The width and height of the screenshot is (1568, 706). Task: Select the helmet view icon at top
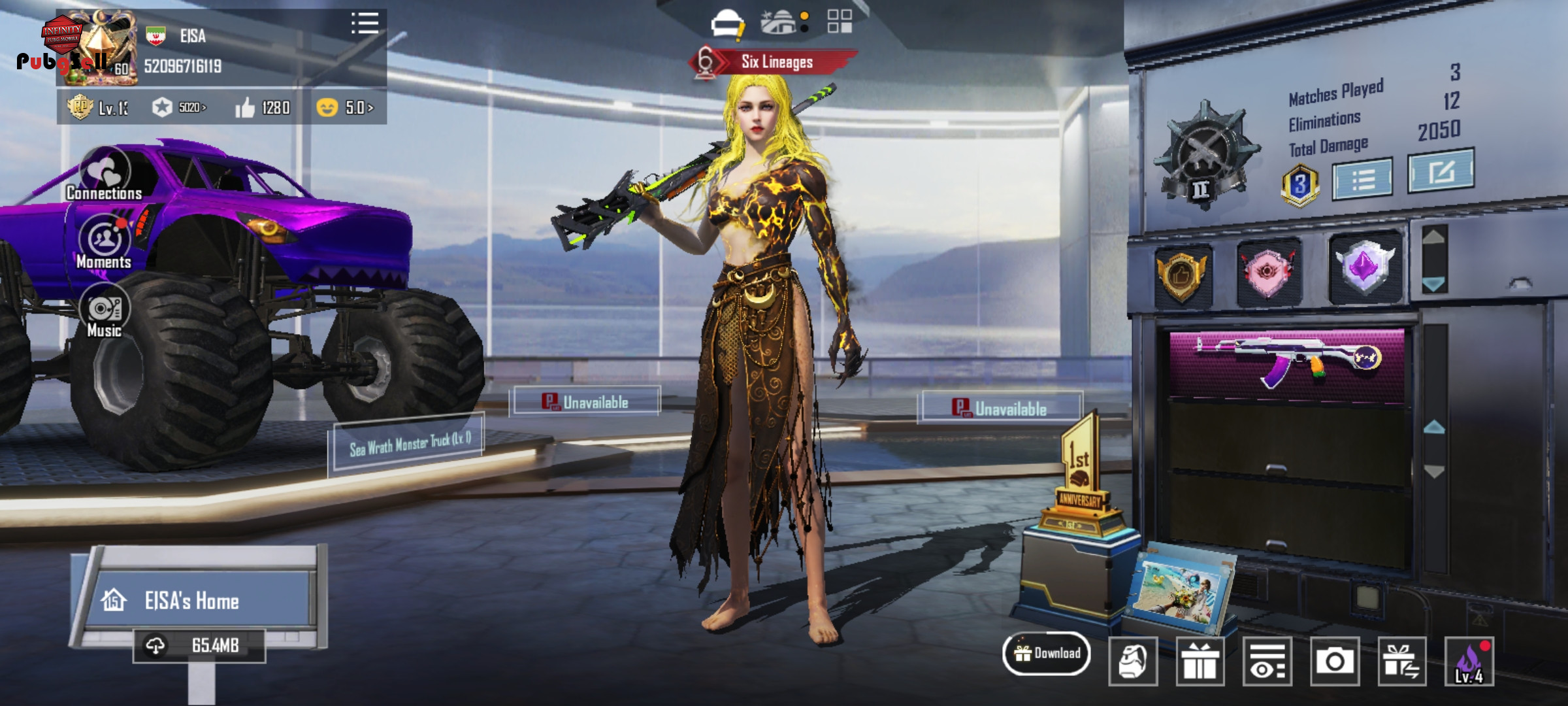coord(727,24)
